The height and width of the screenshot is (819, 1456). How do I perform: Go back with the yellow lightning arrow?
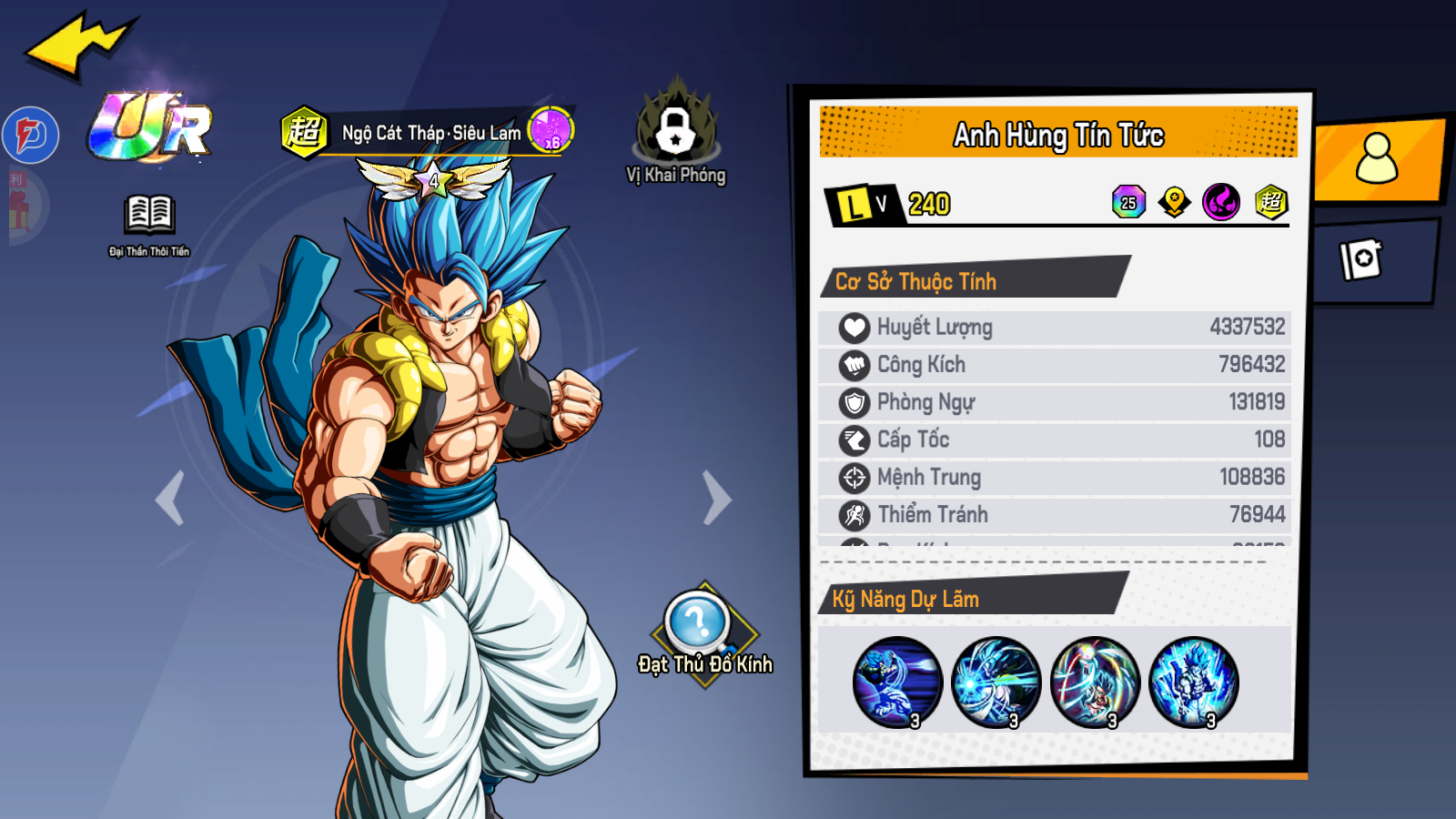[80, 45]
